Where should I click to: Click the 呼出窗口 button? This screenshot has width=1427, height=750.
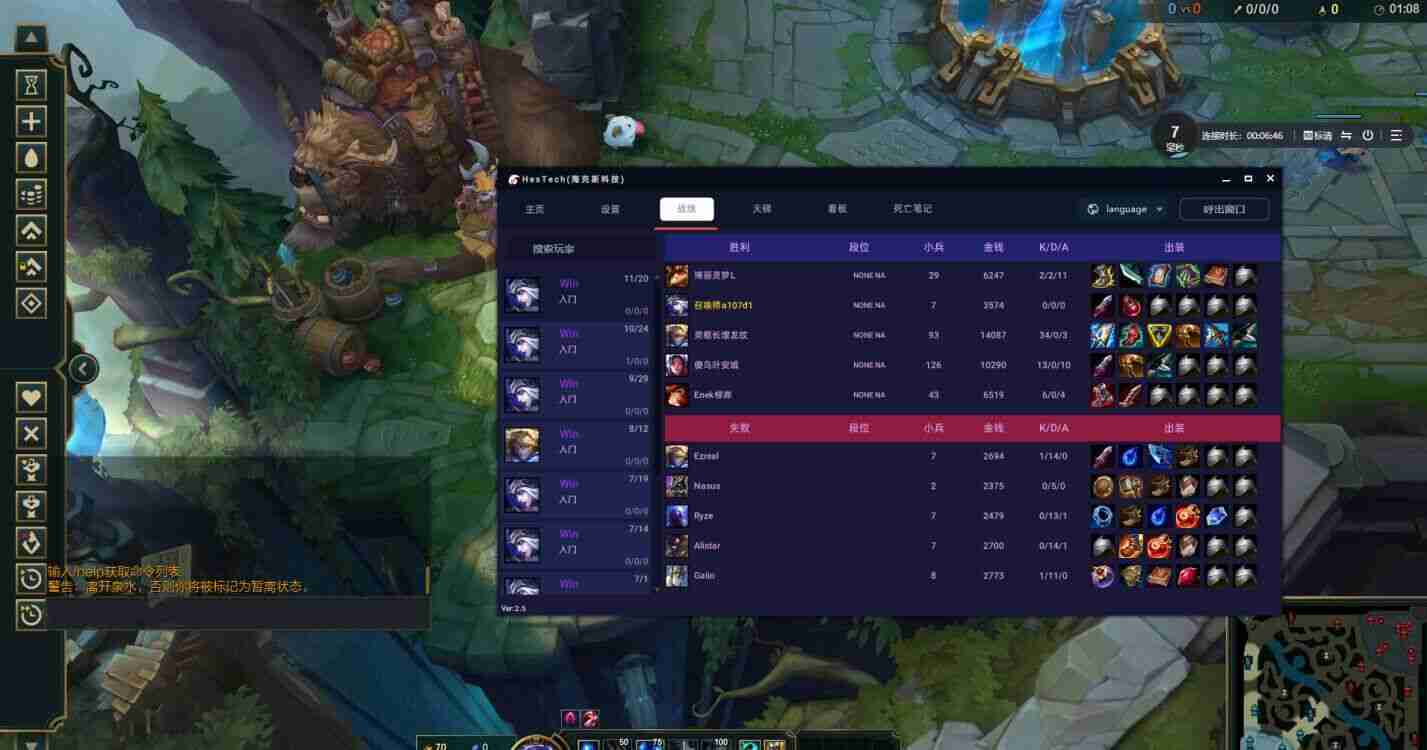(x=1223, y=209)
